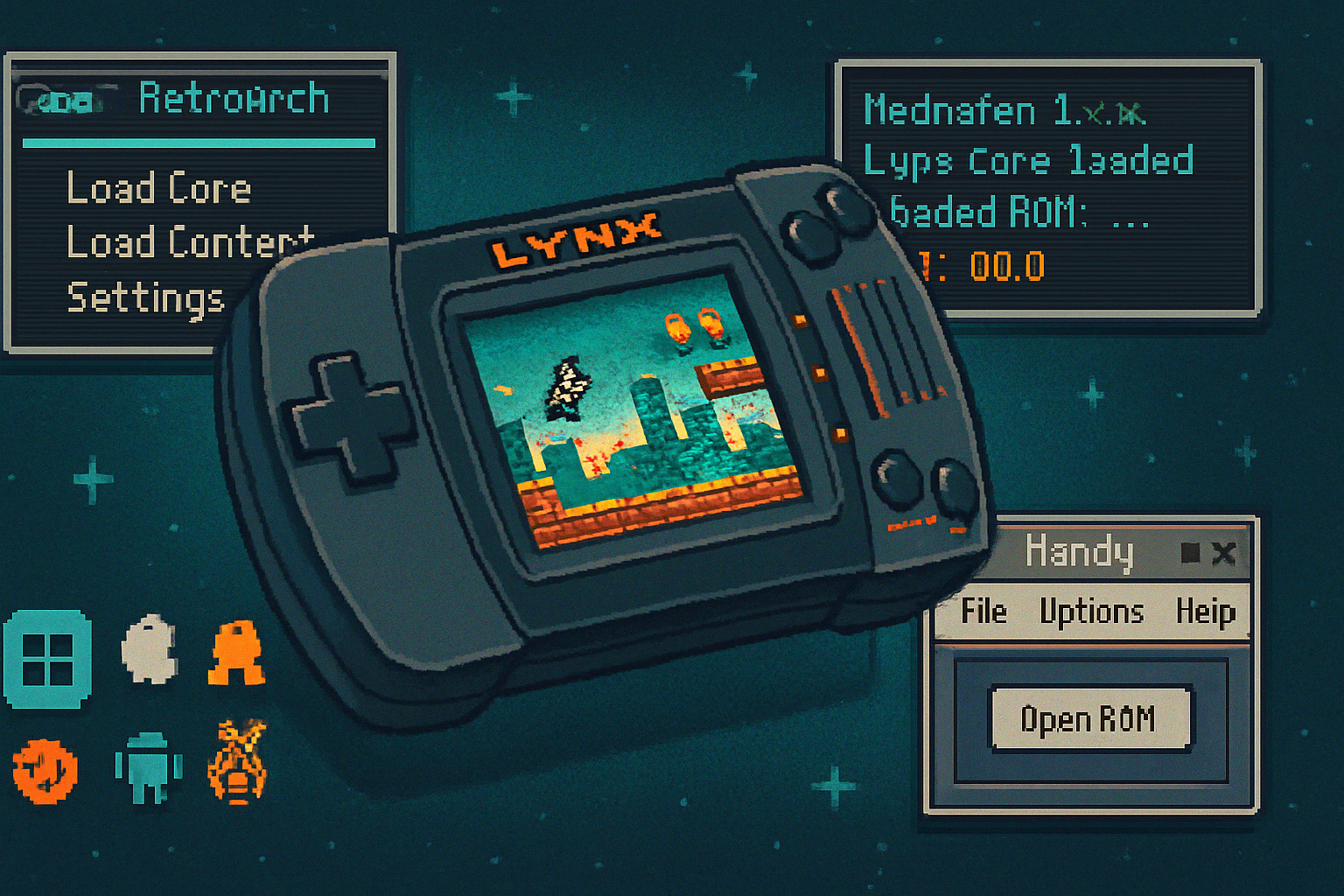This screenshot has width=1344, height=896.
Task: Select the teal Windows logo icon
Action: coord(47,659)
